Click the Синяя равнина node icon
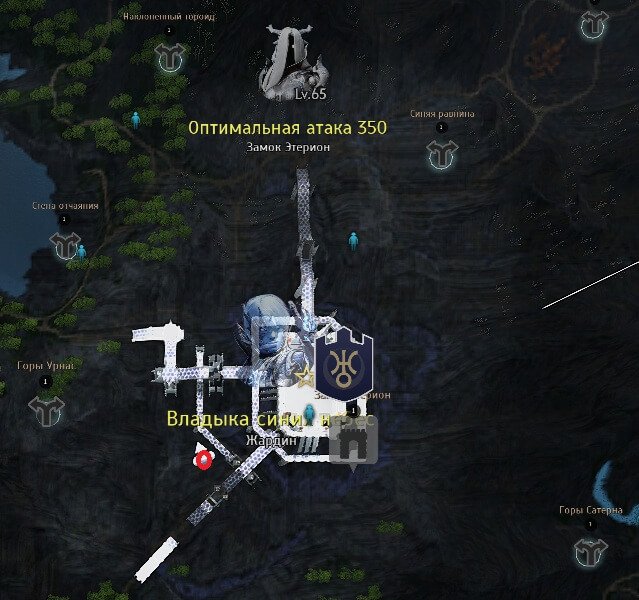This screenshot has width=639, height=600. [x=442, y=154]
